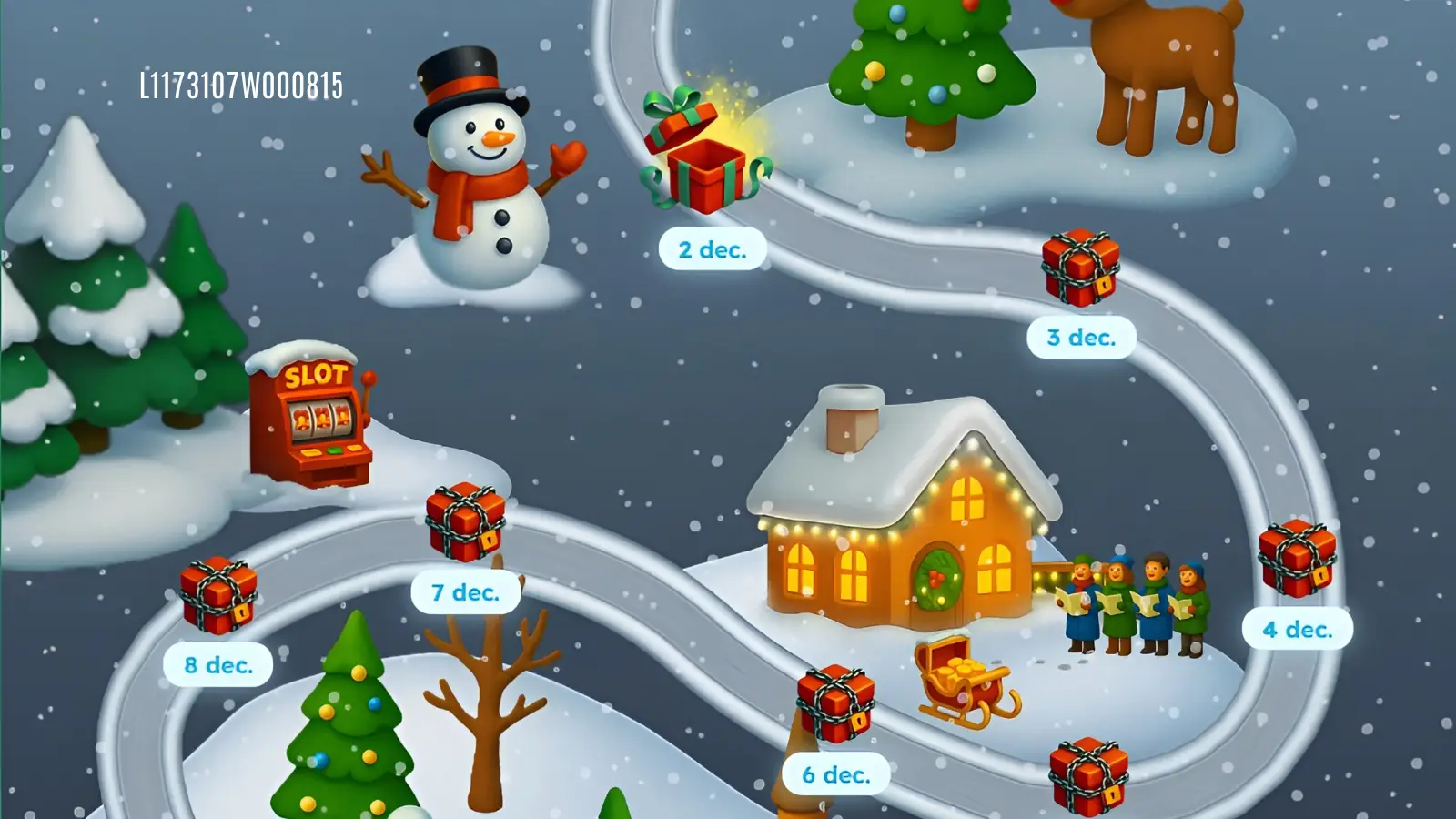Viewport: 1456px width, 819px height.
Task: Click the code L1173107W000815 text
Action: click(243, 86)
